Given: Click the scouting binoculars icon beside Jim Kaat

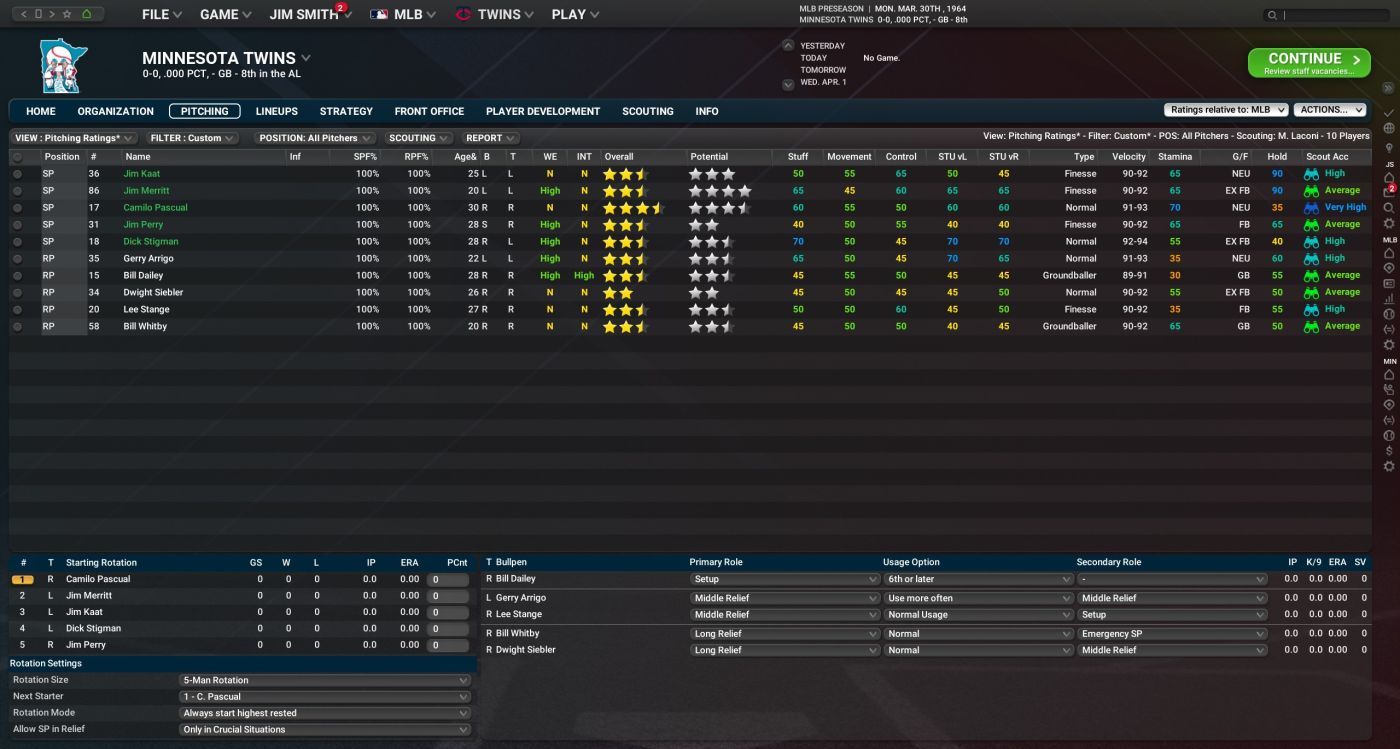Looking at the screenshot, I should pyautogui.click(x=1312, y=173).
